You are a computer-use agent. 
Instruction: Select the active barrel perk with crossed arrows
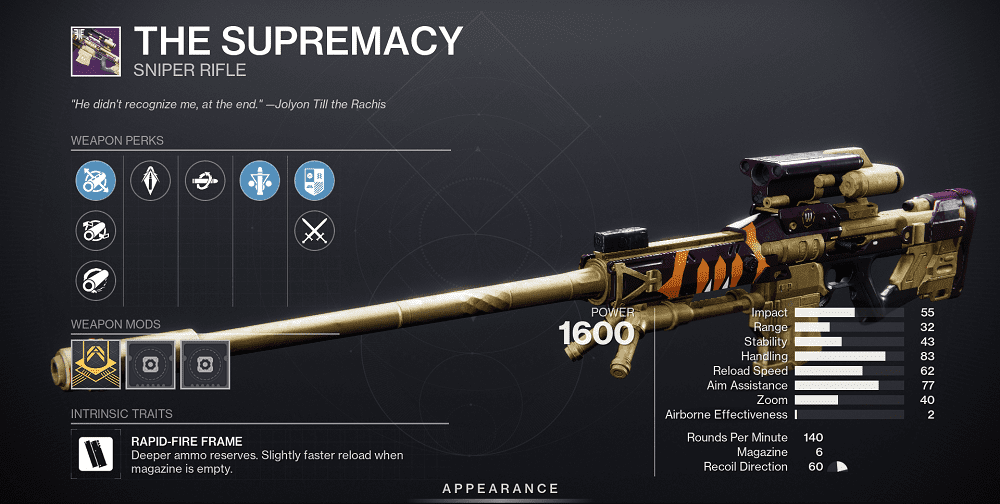96,181
